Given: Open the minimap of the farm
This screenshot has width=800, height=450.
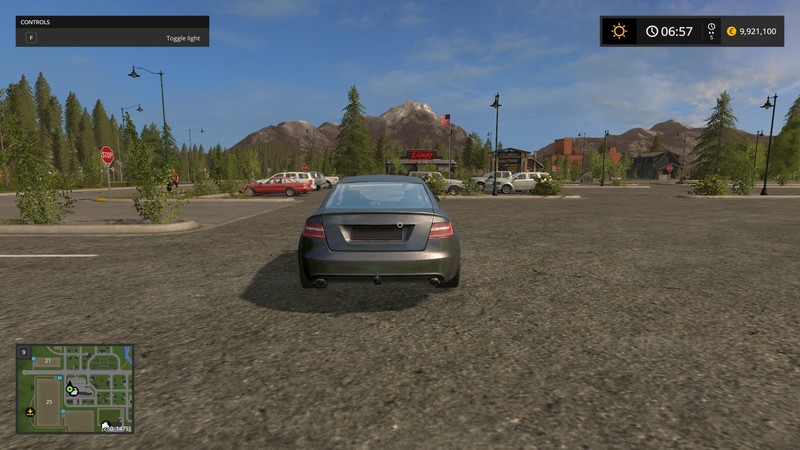Looking at the screenshot, I should [x=75, y=388].
